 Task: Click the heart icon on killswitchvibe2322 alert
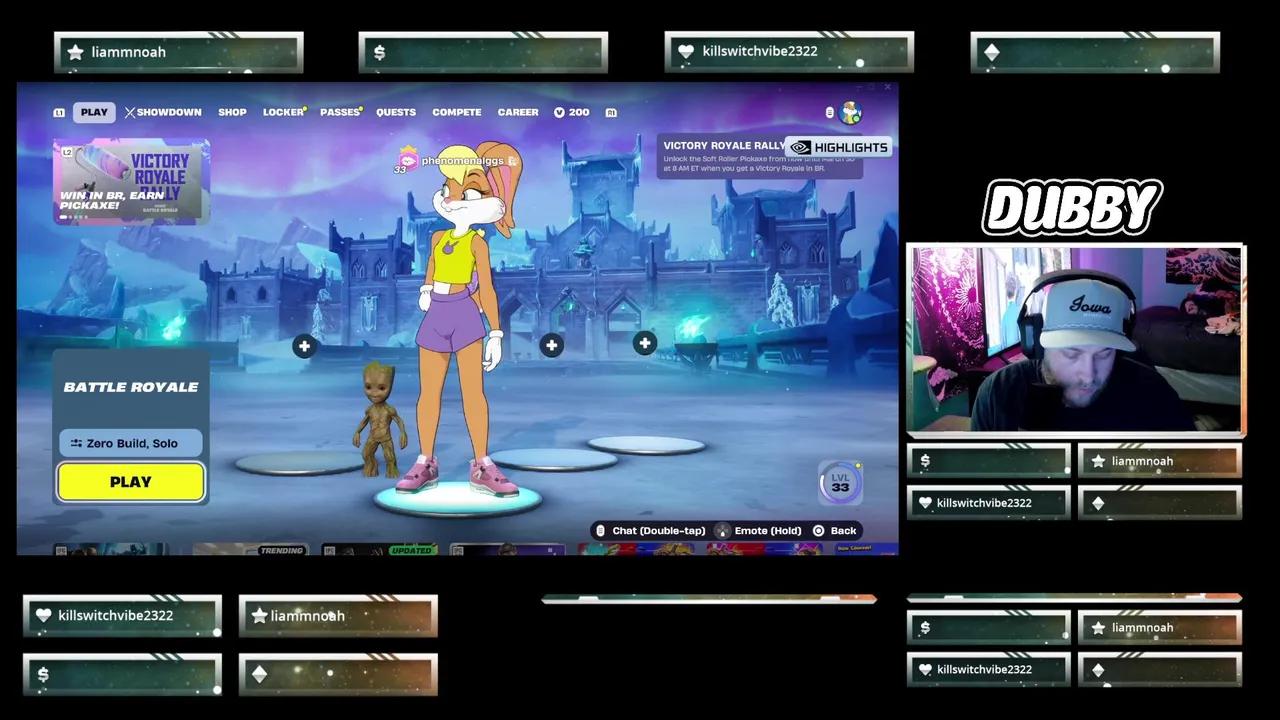coord(687,51)
